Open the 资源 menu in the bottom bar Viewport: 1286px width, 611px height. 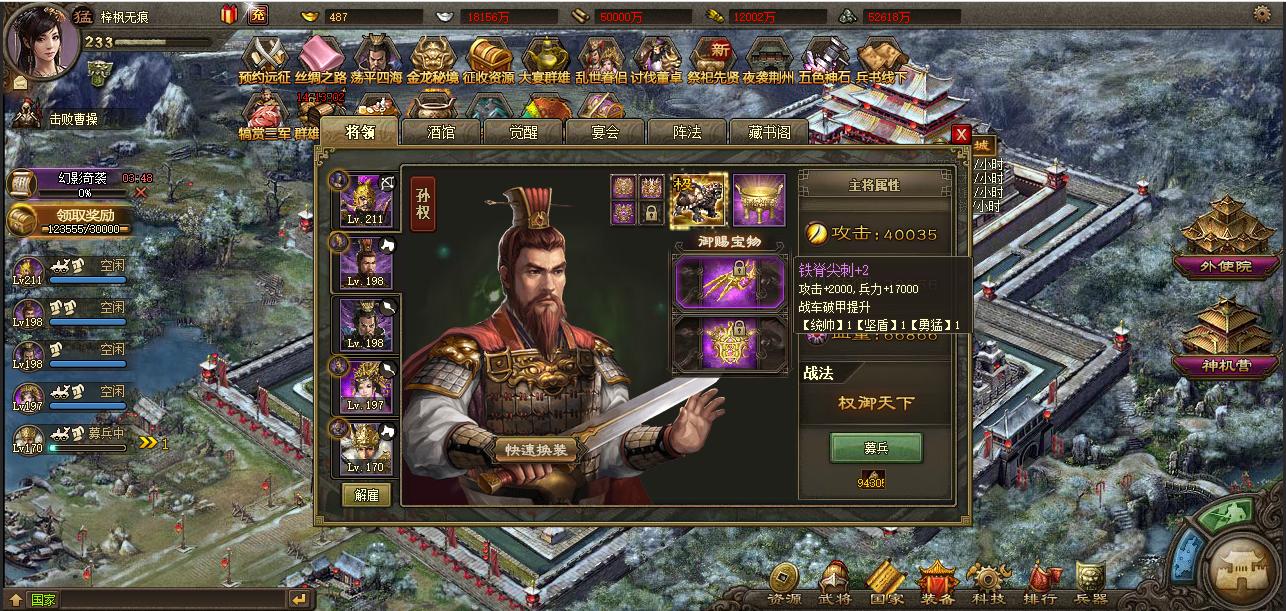point(785,582)
